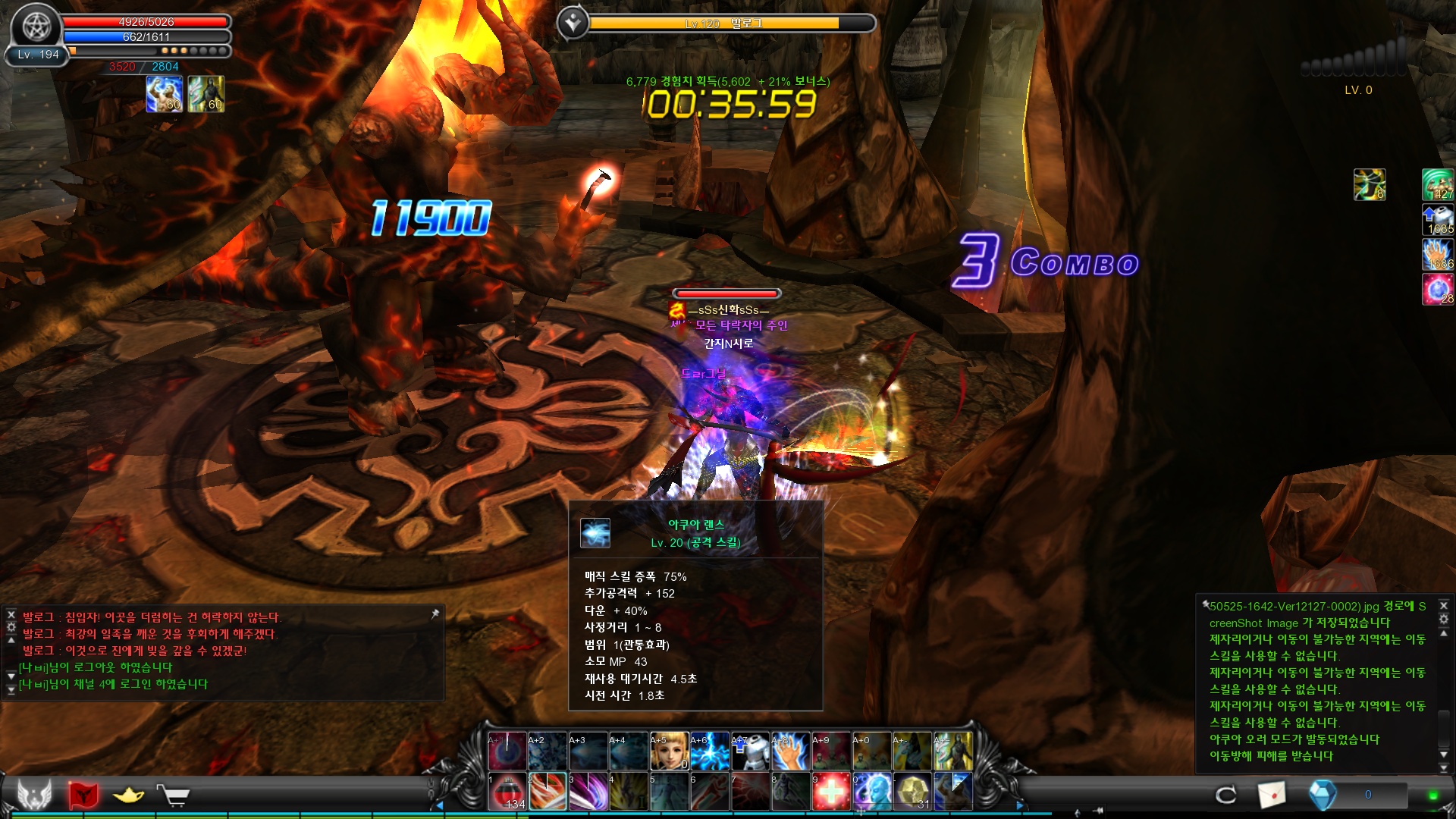The image size is (1456, 819).
Task: Close the left chat window
Action: pyautogui.click(x=11, y=614)
